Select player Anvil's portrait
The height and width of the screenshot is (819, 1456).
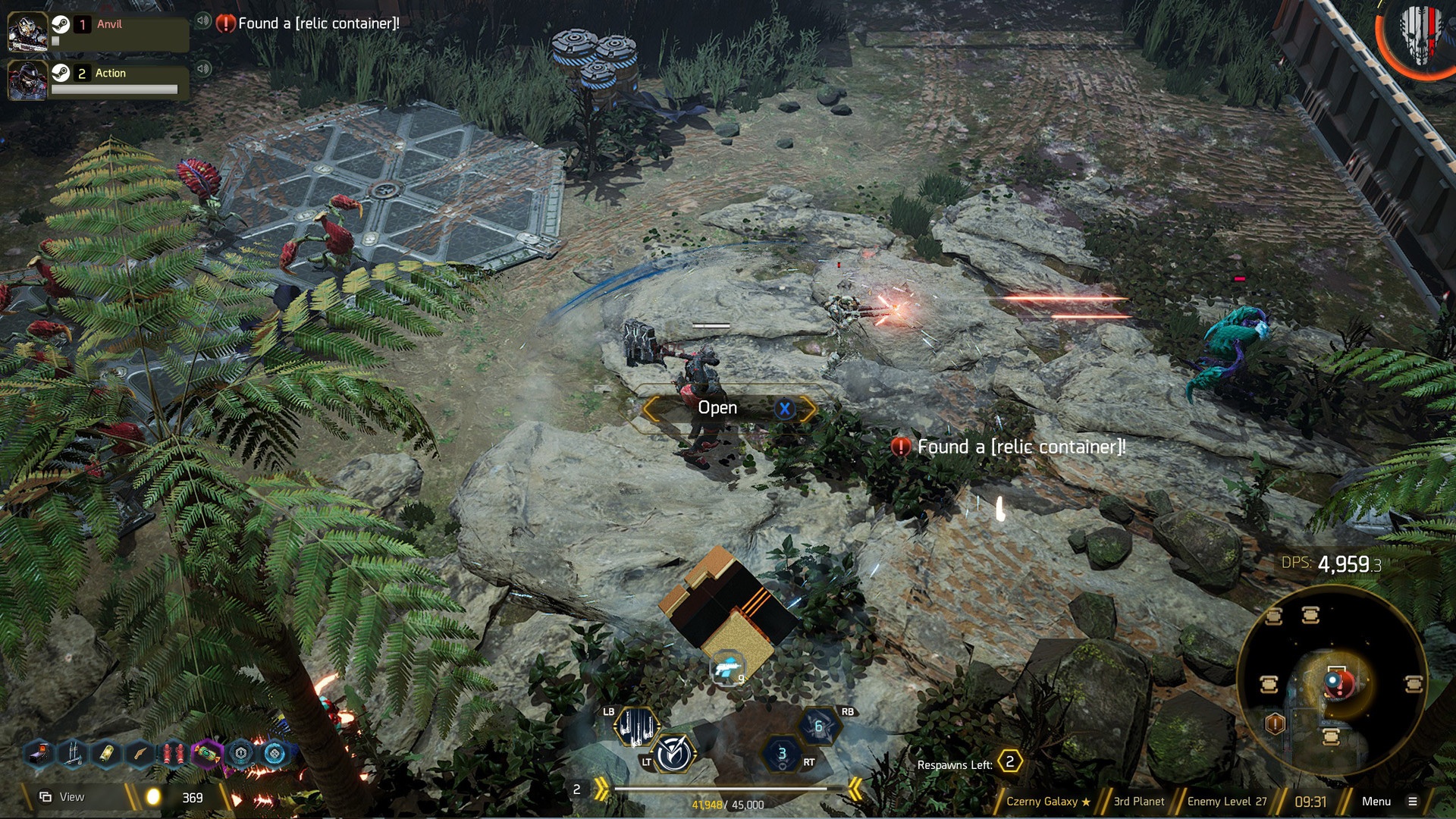27,31
